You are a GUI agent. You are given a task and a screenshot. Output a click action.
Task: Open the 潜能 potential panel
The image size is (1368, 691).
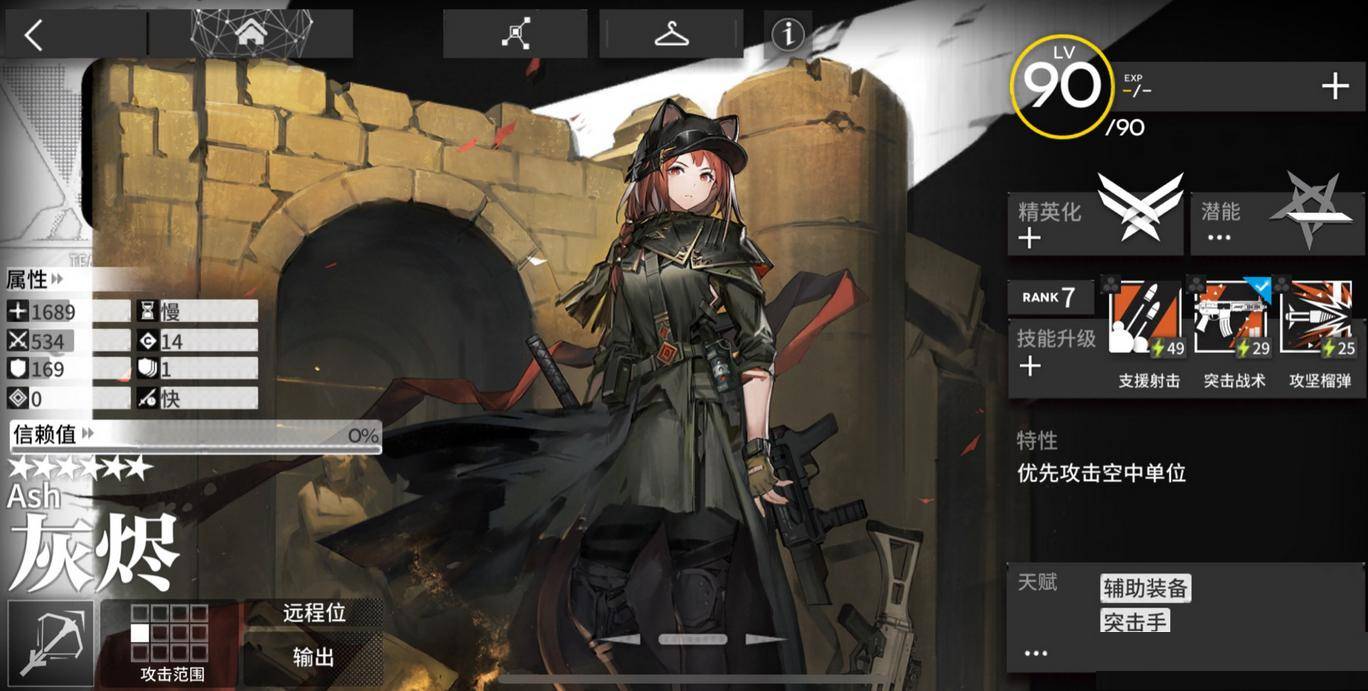1277,222
